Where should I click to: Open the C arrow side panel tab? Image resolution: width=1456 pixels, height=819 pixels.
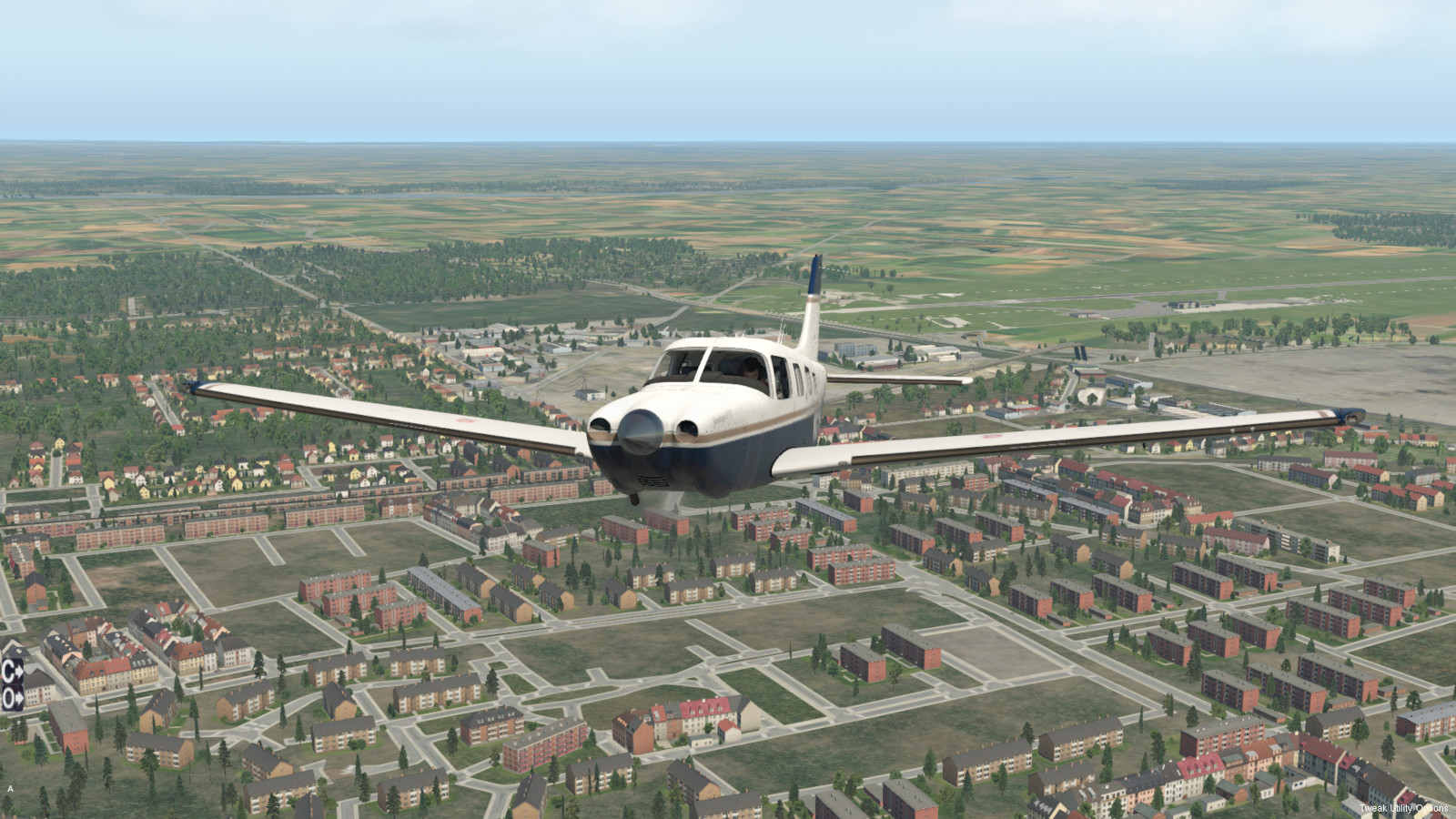(13, 672)
